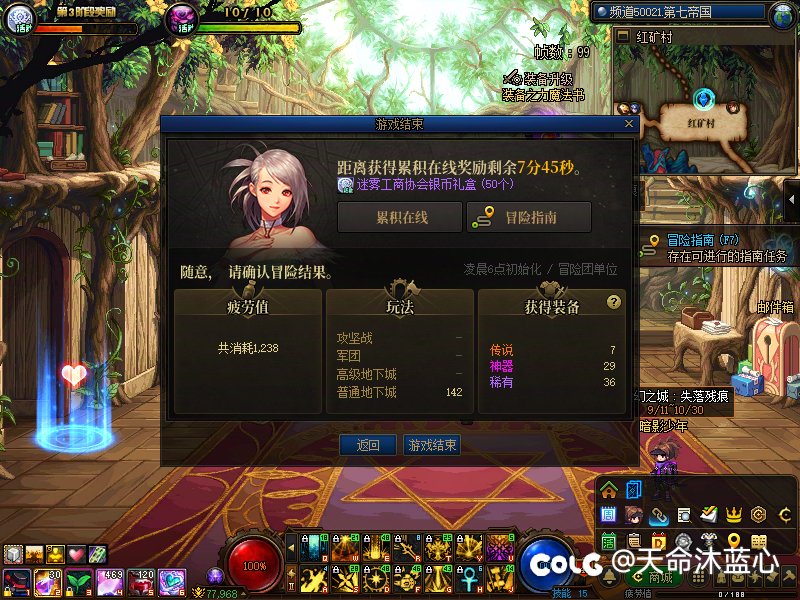This screenshot has height=600, width=800.
Task: Open the 累积在线 rewards button
Action: click(x=400, y=217)
